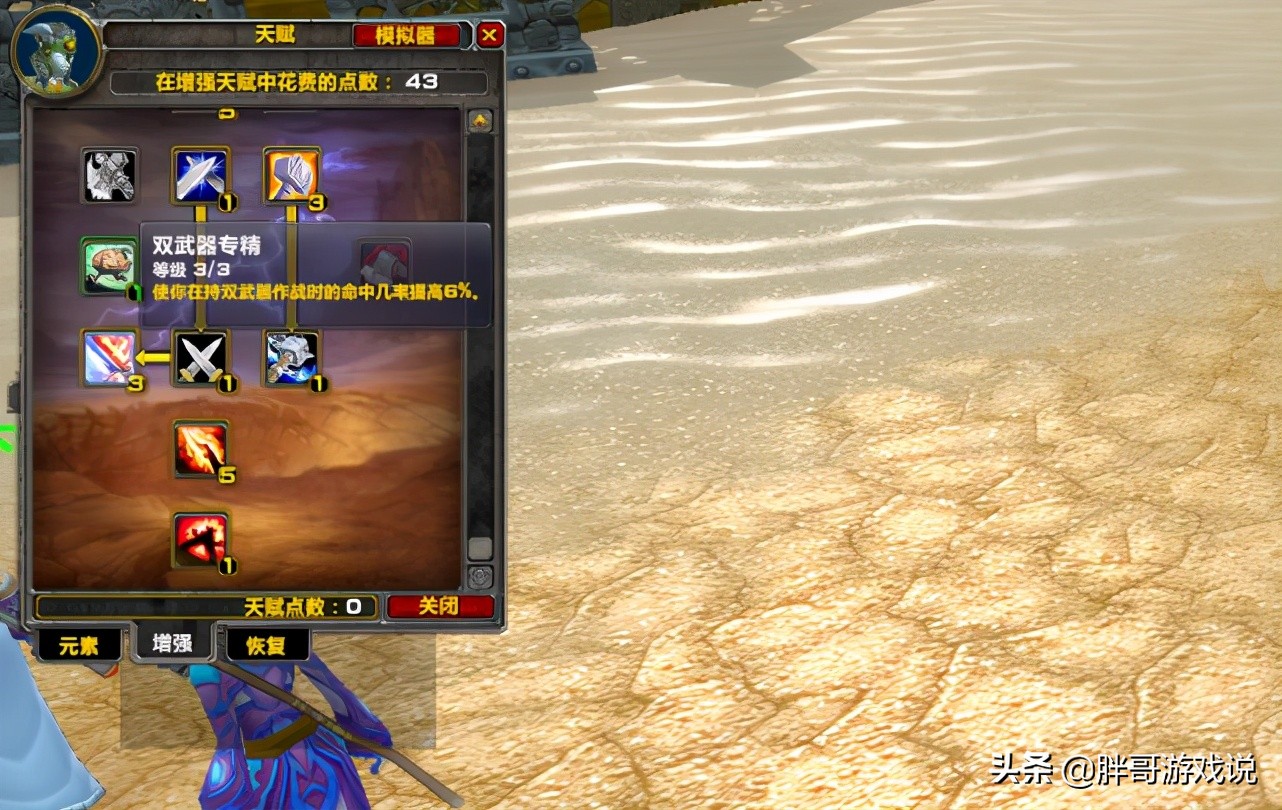
Task: Click the red sword talent showing 3 points
Action: pos(110,360)
